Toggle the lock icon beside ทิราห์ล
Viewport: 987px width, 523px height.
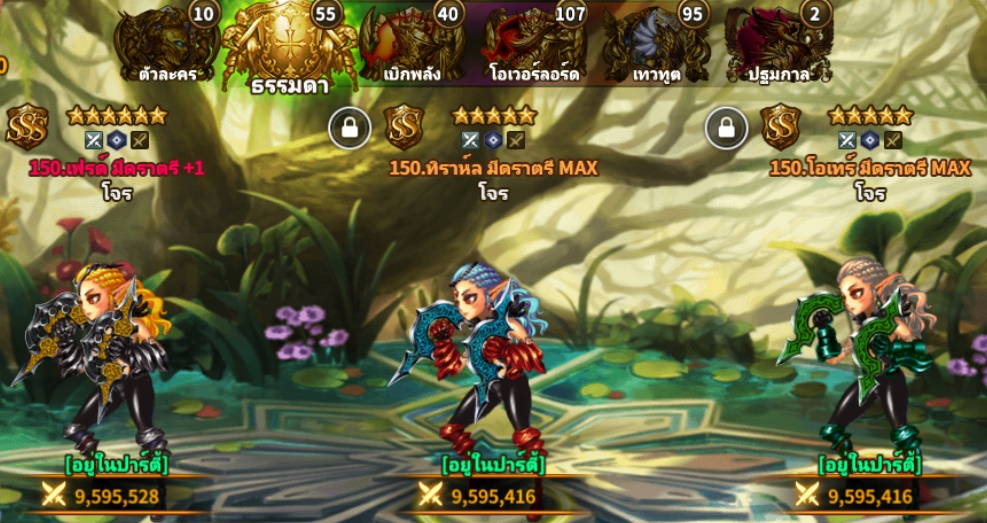350,129
